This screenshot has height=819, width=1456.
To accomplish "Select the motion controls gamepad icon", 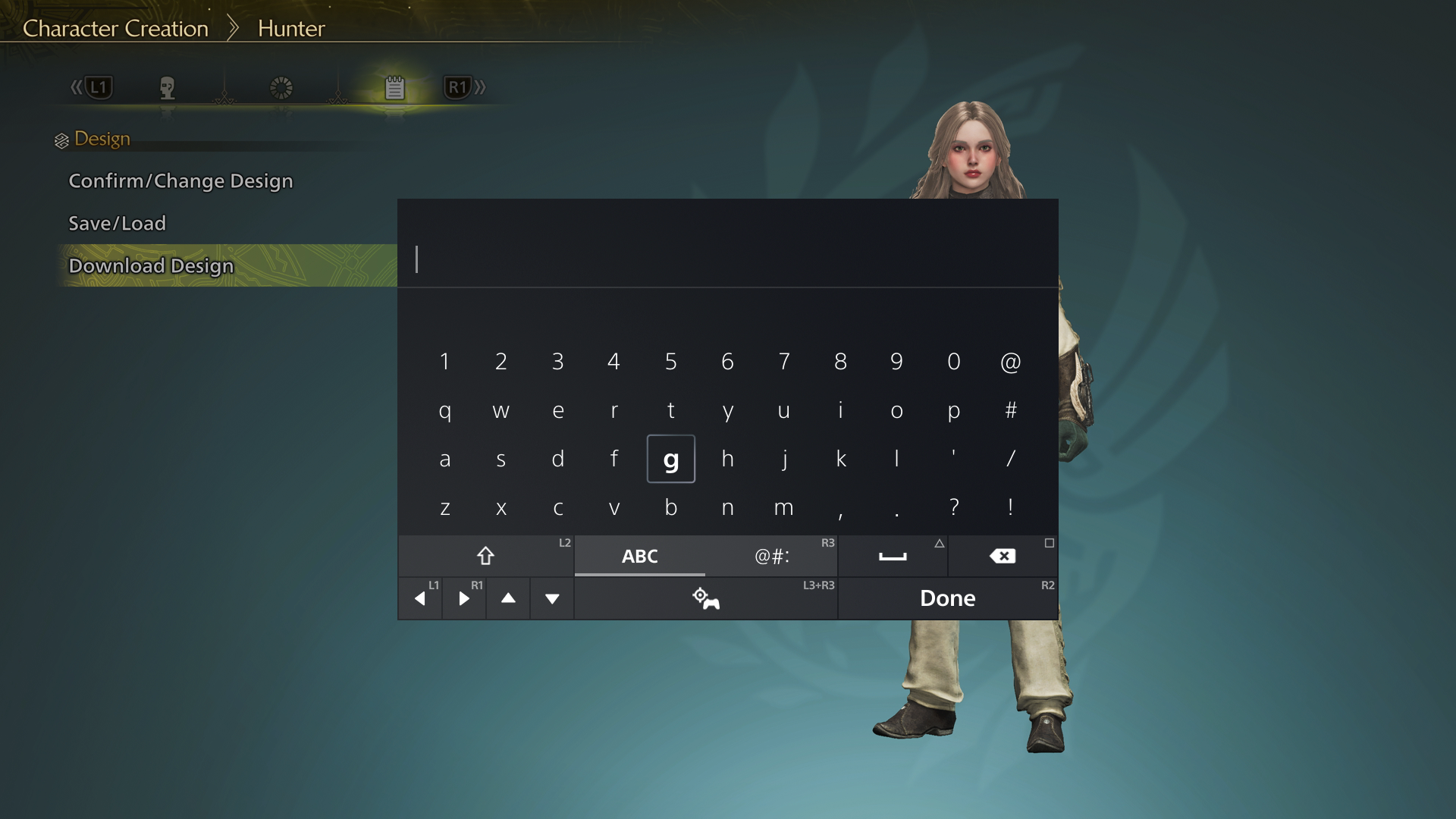I will point(706,598).
